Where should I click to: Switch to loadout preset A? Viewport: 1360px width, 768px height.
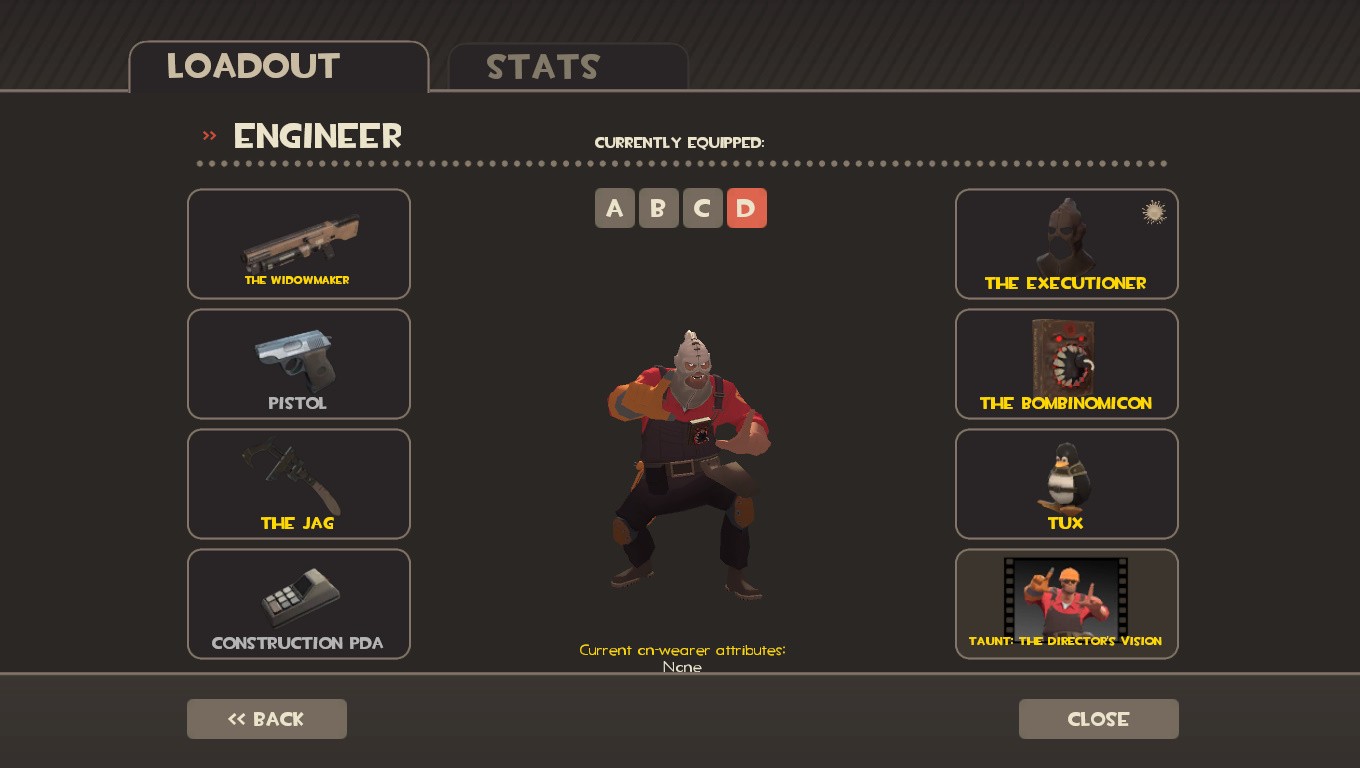pos(615,208)
